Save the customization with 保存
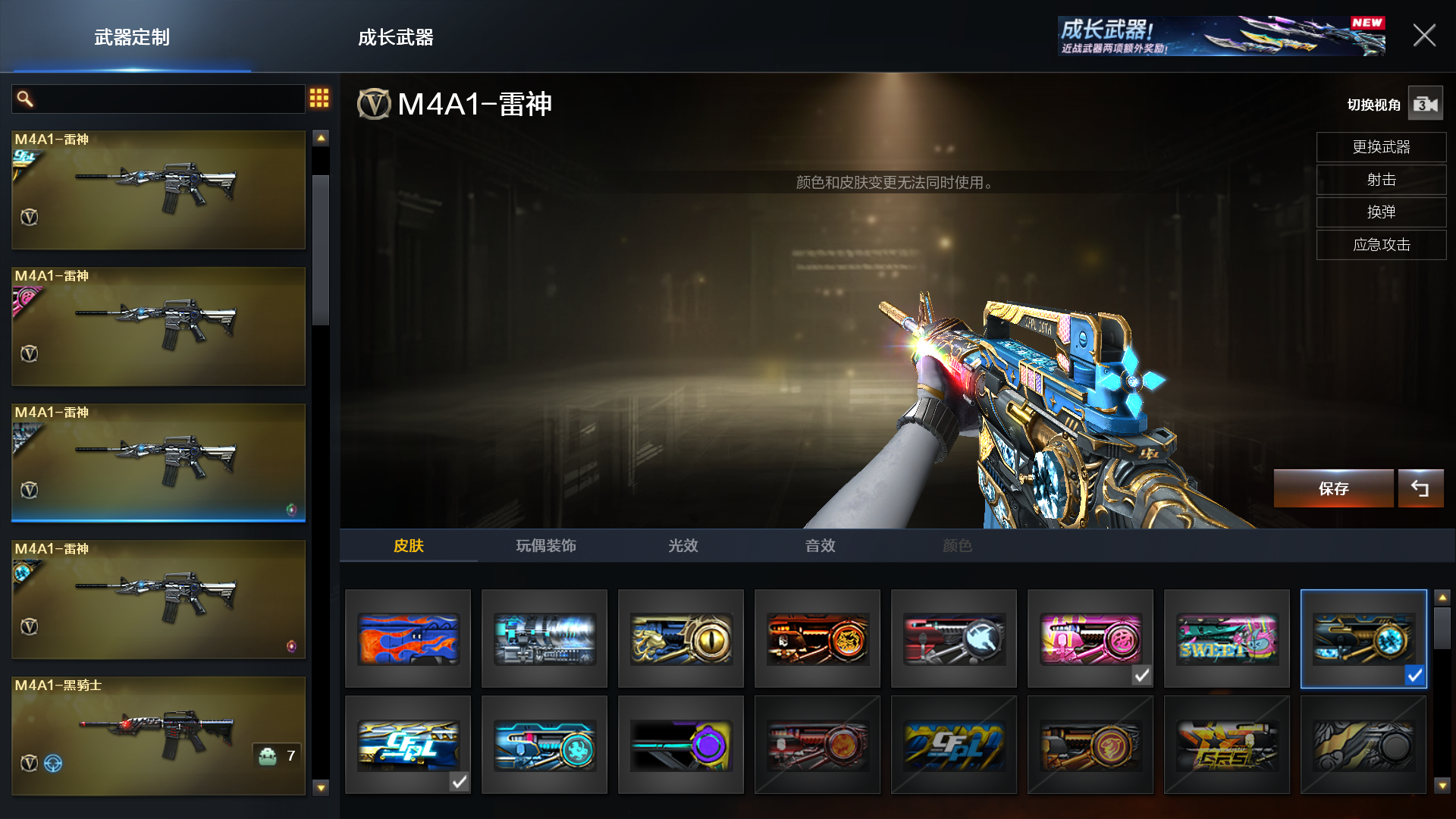This screenshot has width=1456, height=819. click(x=1333, y=488)
